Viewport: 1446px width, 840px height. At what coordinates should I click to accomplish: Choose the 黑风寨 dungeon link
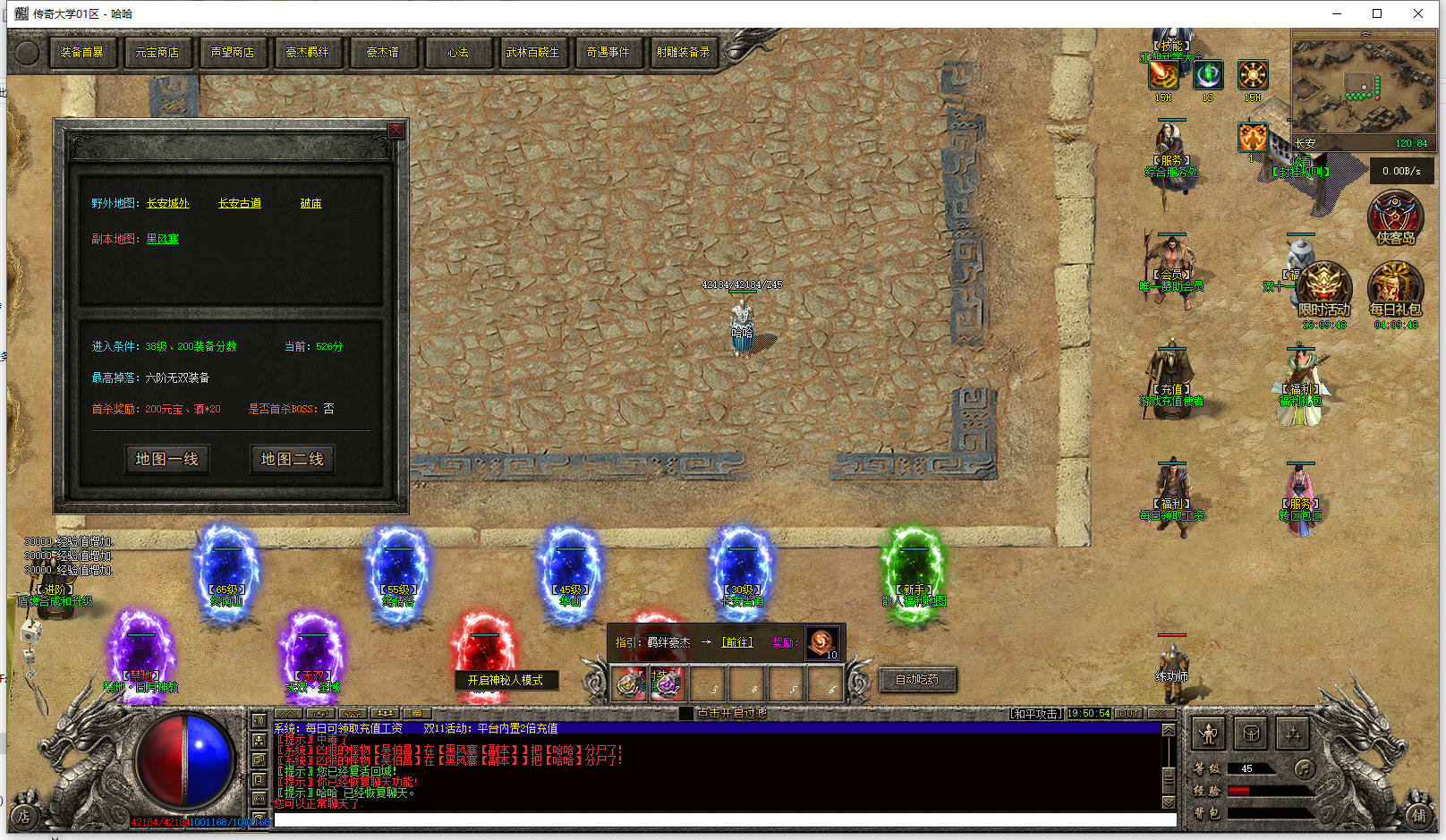[x=162, y=240]
